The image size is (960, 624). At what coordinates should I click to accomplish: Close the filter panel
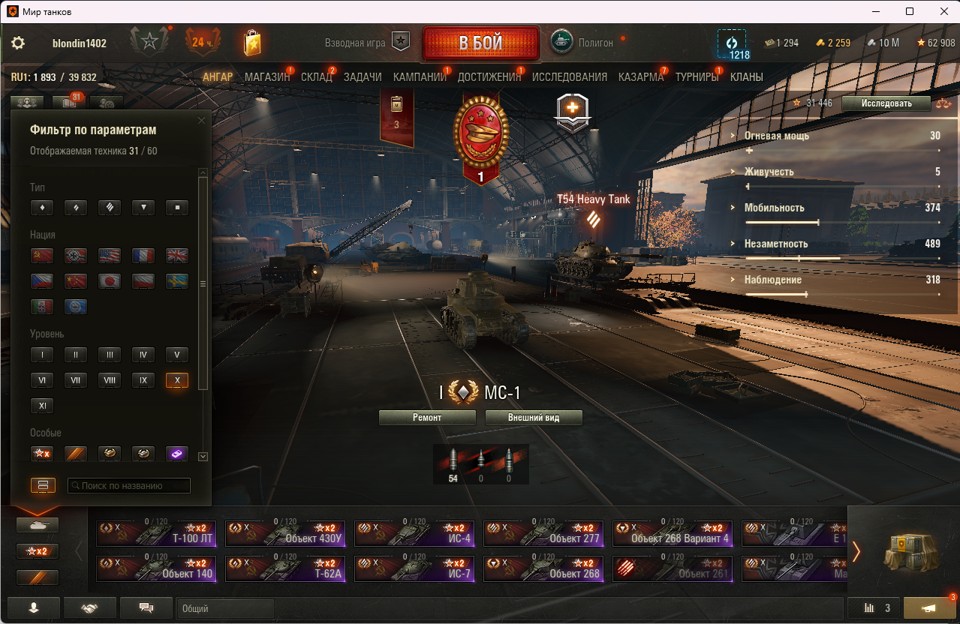[x=201, y=120]
